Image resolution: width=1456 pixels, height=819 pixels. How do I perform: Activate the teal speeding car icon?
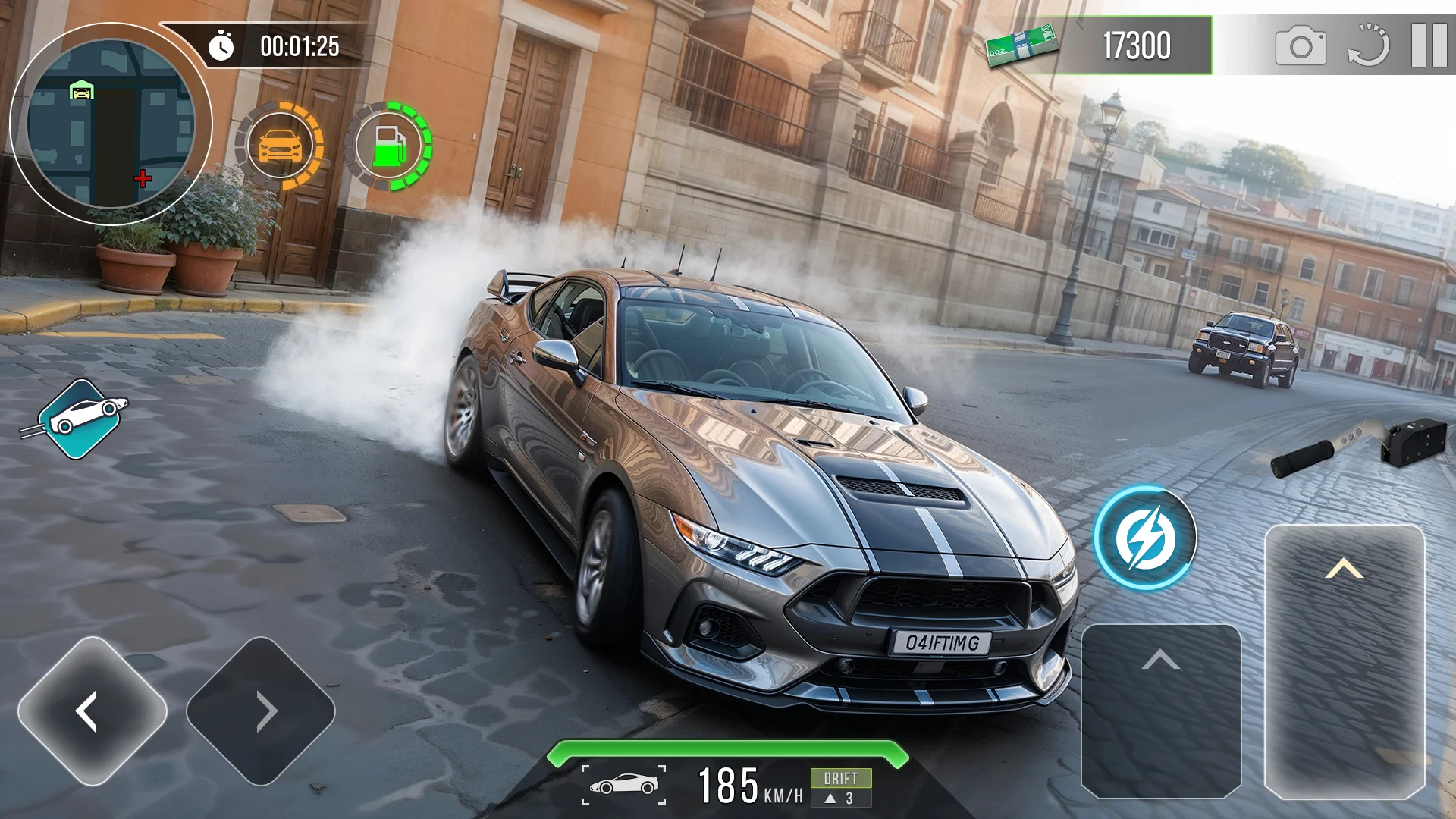pos(82,418)
